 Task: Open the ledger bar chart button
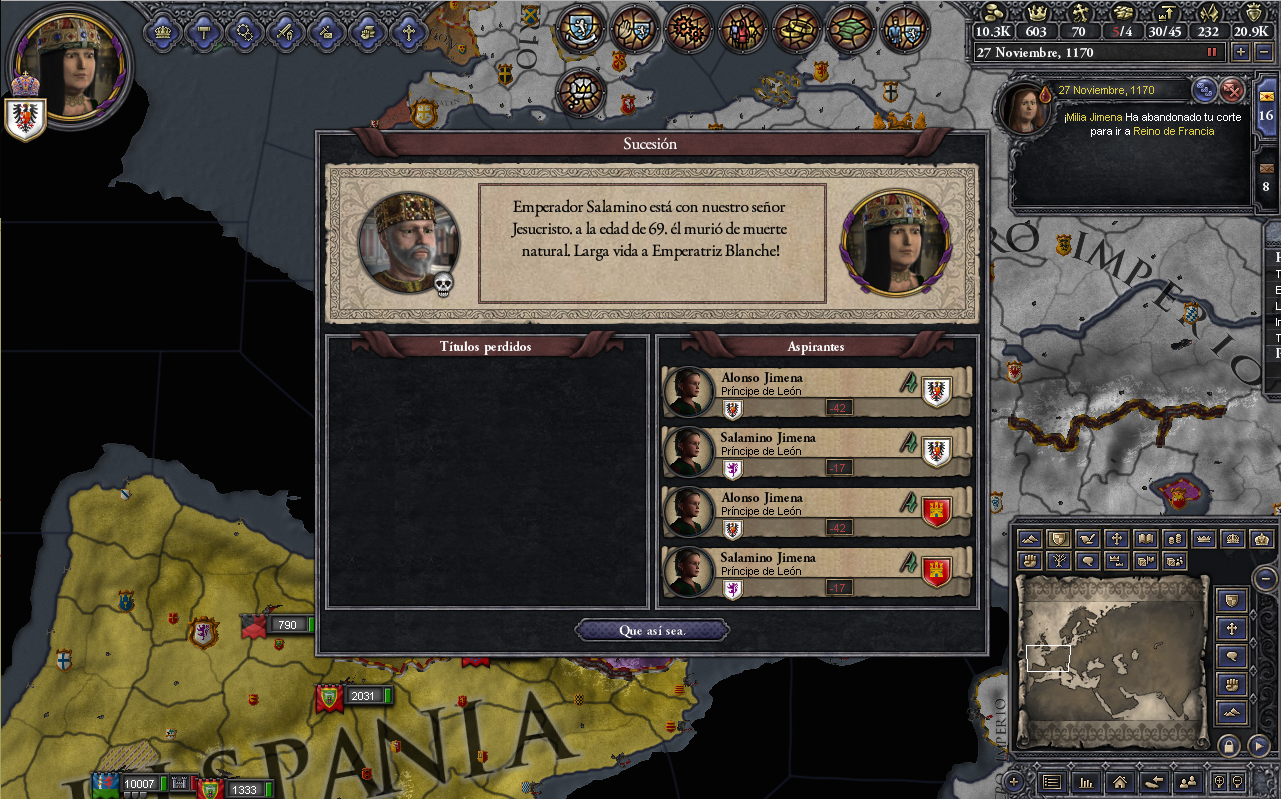1085,782
